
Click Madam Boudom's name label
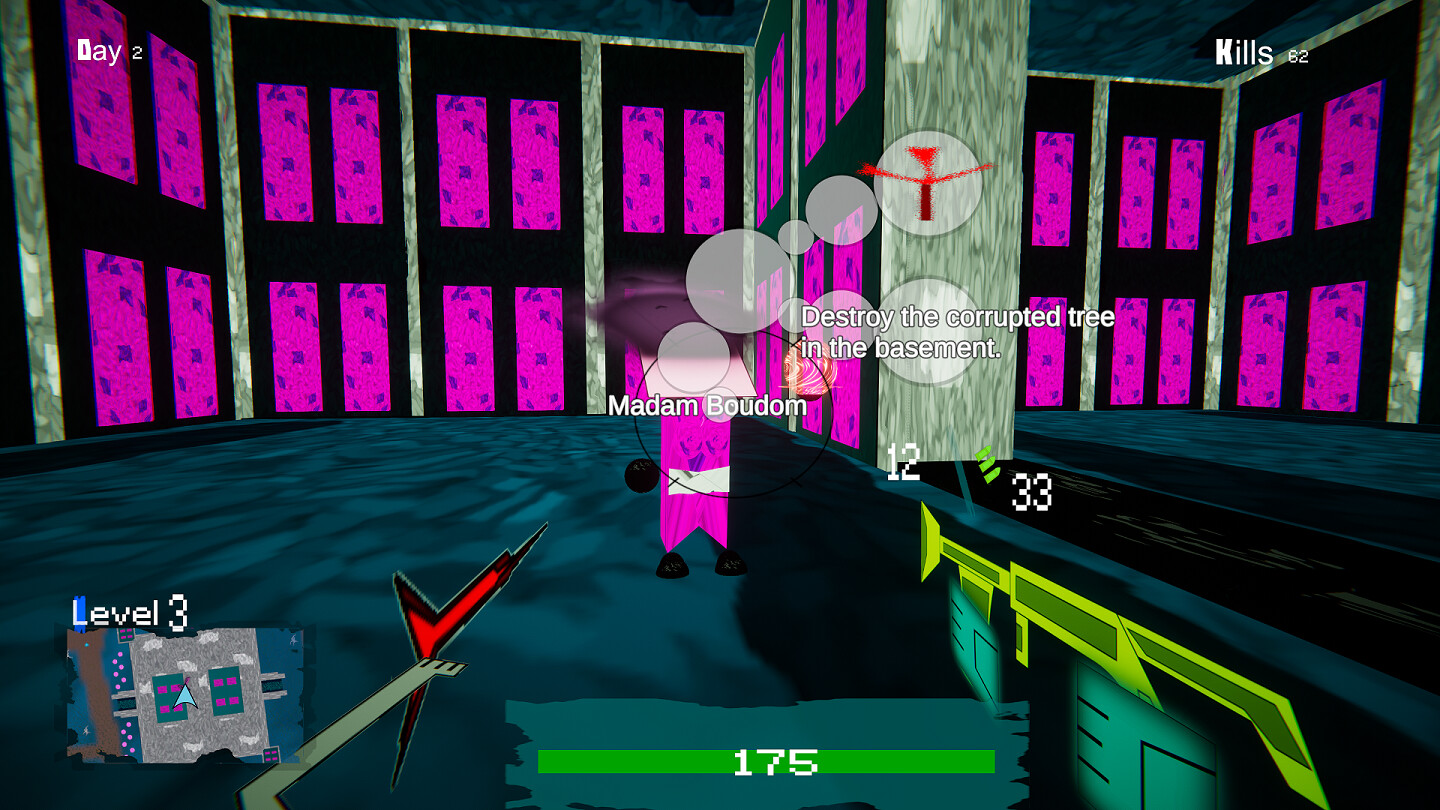click(709, 406)
